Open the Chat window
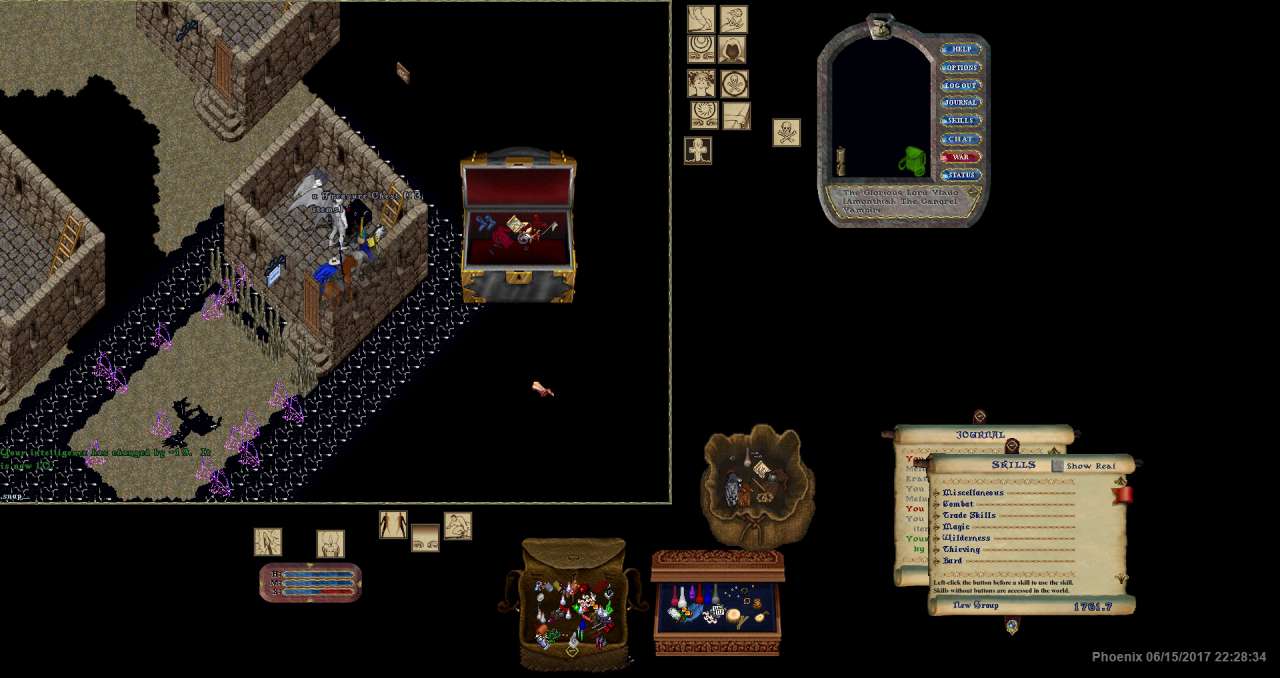The image size is (1280, 678). tap(961, 139)
